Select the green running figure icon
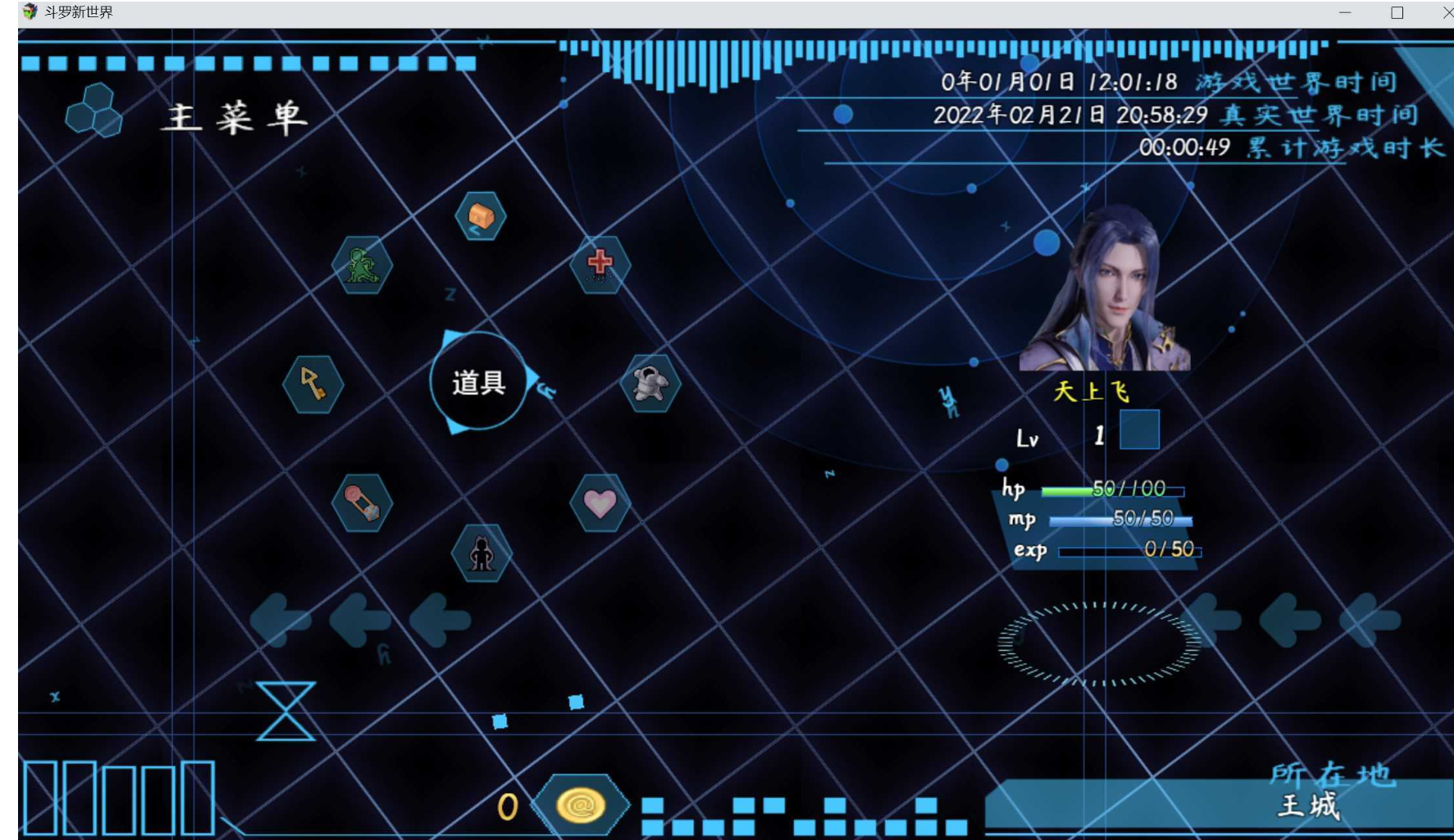The height and width of the screenshot is (840, 1454). 362,266
